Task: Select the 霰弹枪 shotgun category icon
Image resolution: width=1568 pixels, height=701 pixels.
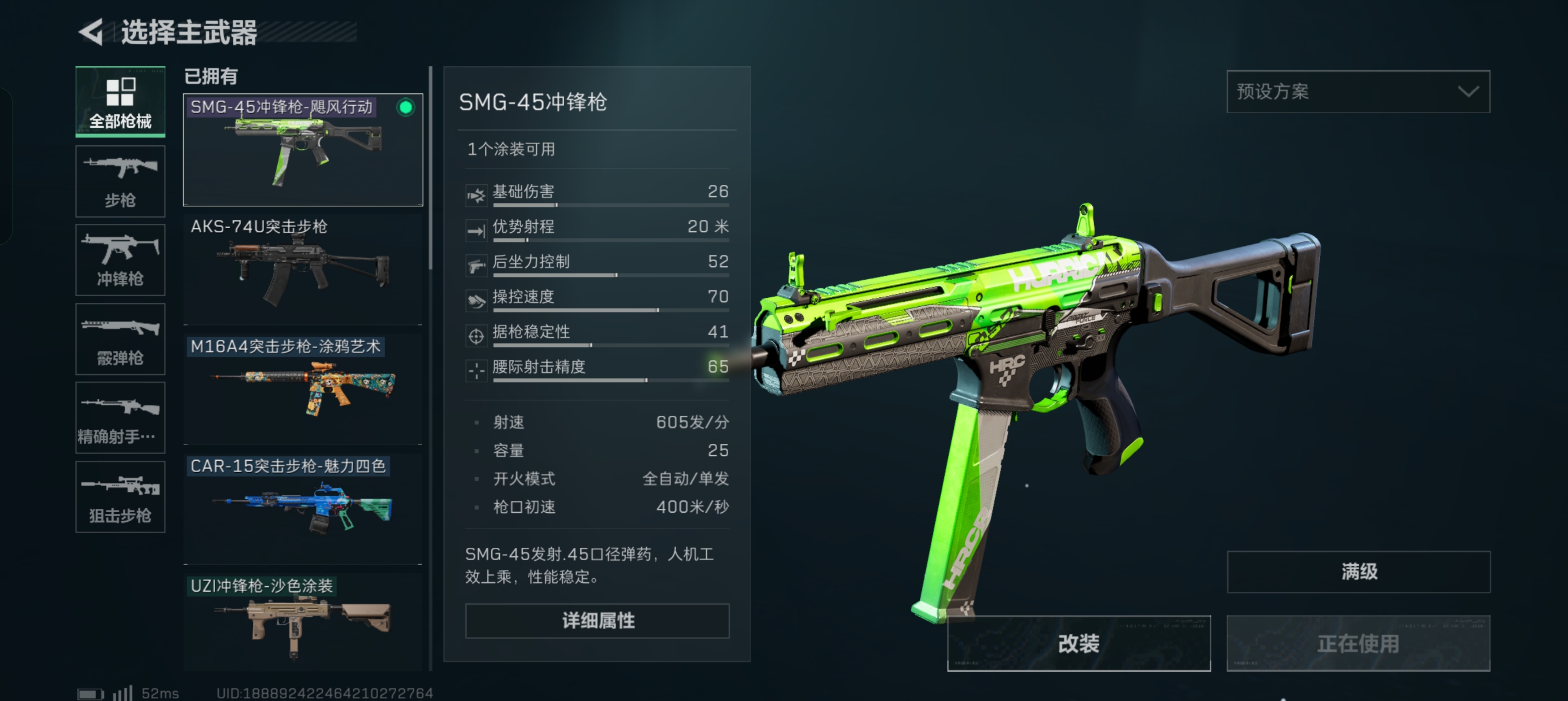Action: tap(120, 338)
